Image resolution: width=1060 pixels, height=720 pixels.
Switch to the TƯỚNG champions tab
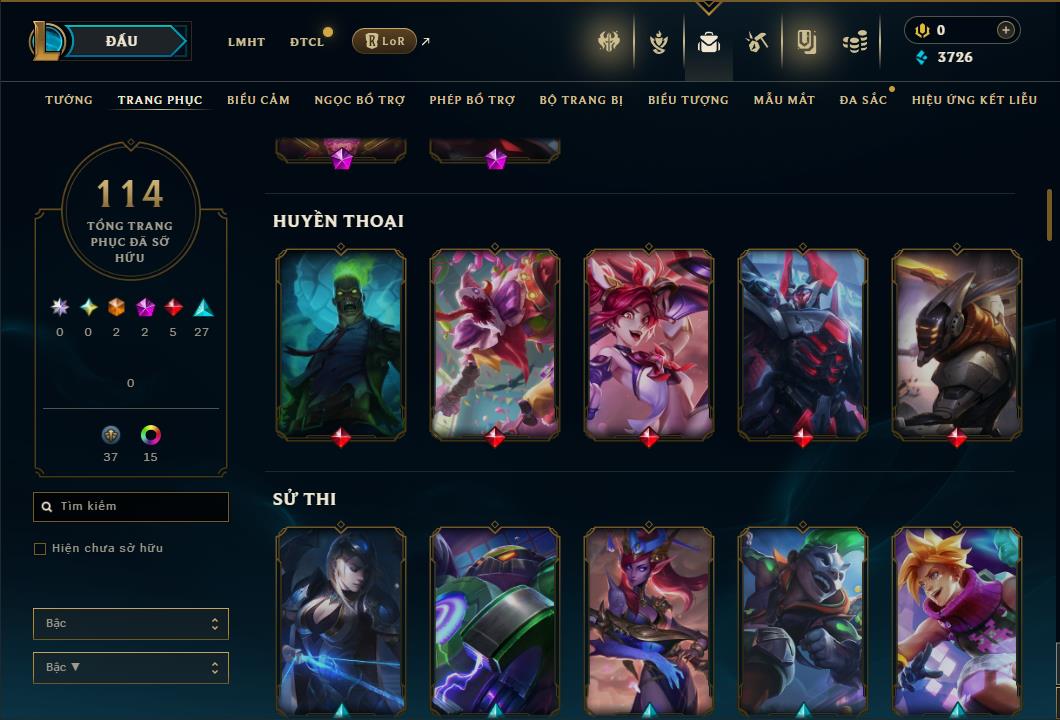pyautogui.click(x=69, y=100)
